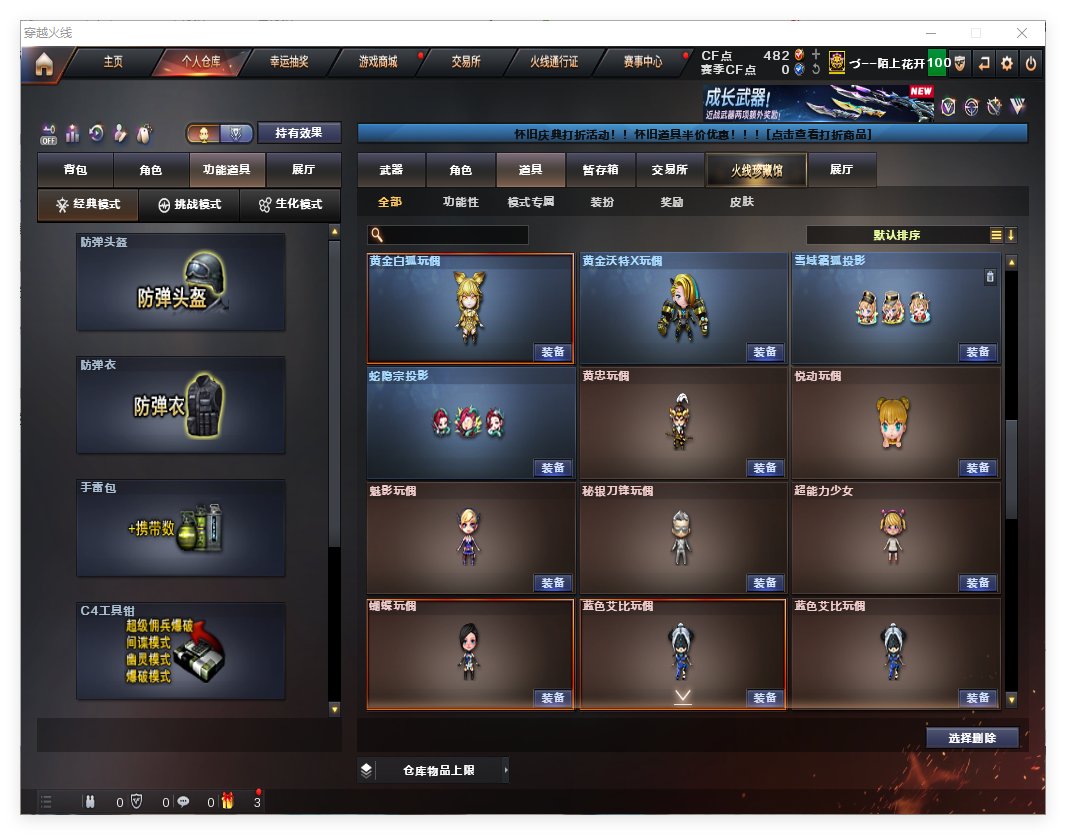The width and height of the screenshot is (1066, 835).
Task: Open the 交易所 exchange menu
Action: coord(465,62)
